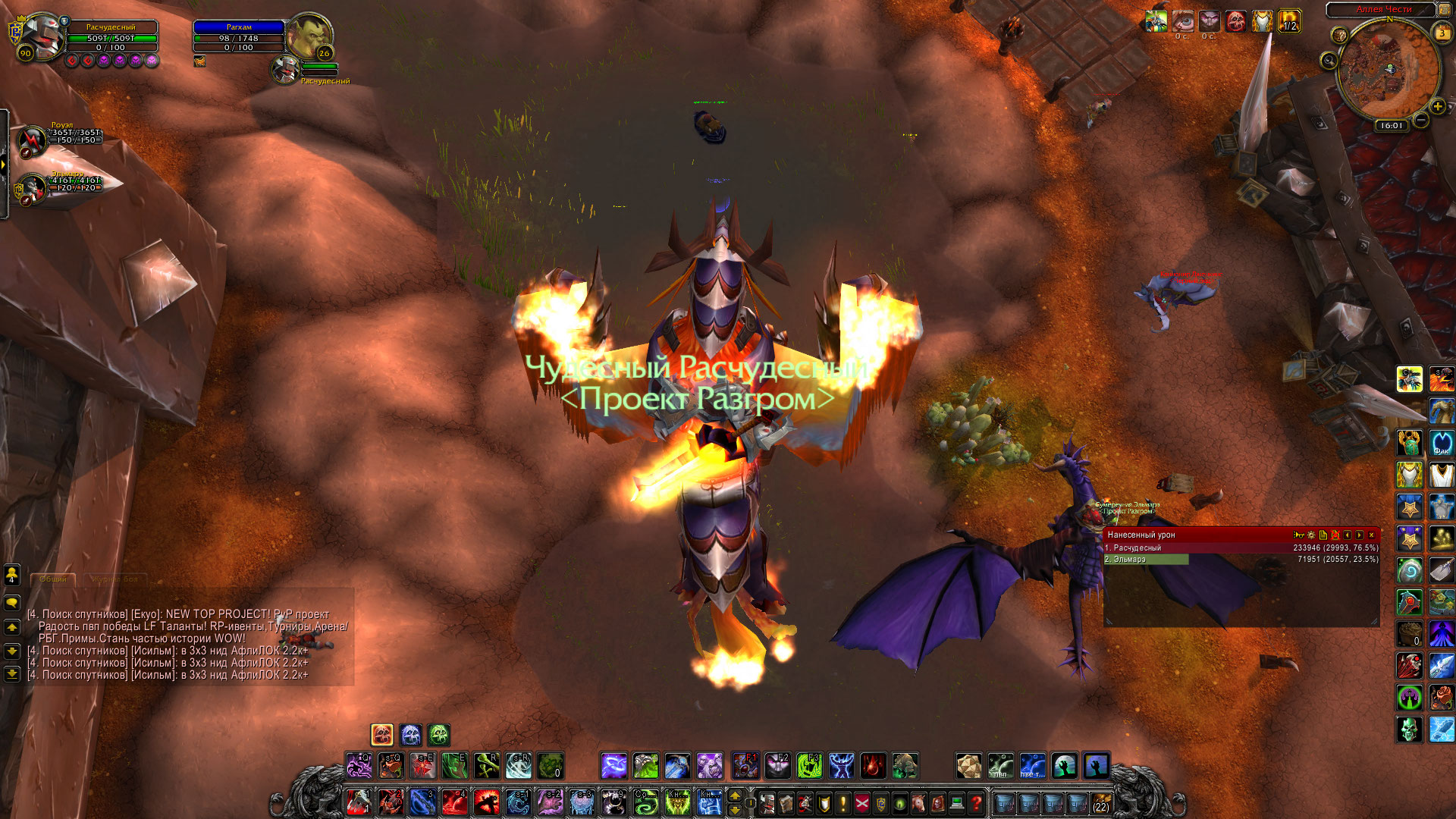The width and height of the screenshot is (1456, 819).
Task: Open the backpack showing 22 free slots
Action: (x=1101, y=802)
